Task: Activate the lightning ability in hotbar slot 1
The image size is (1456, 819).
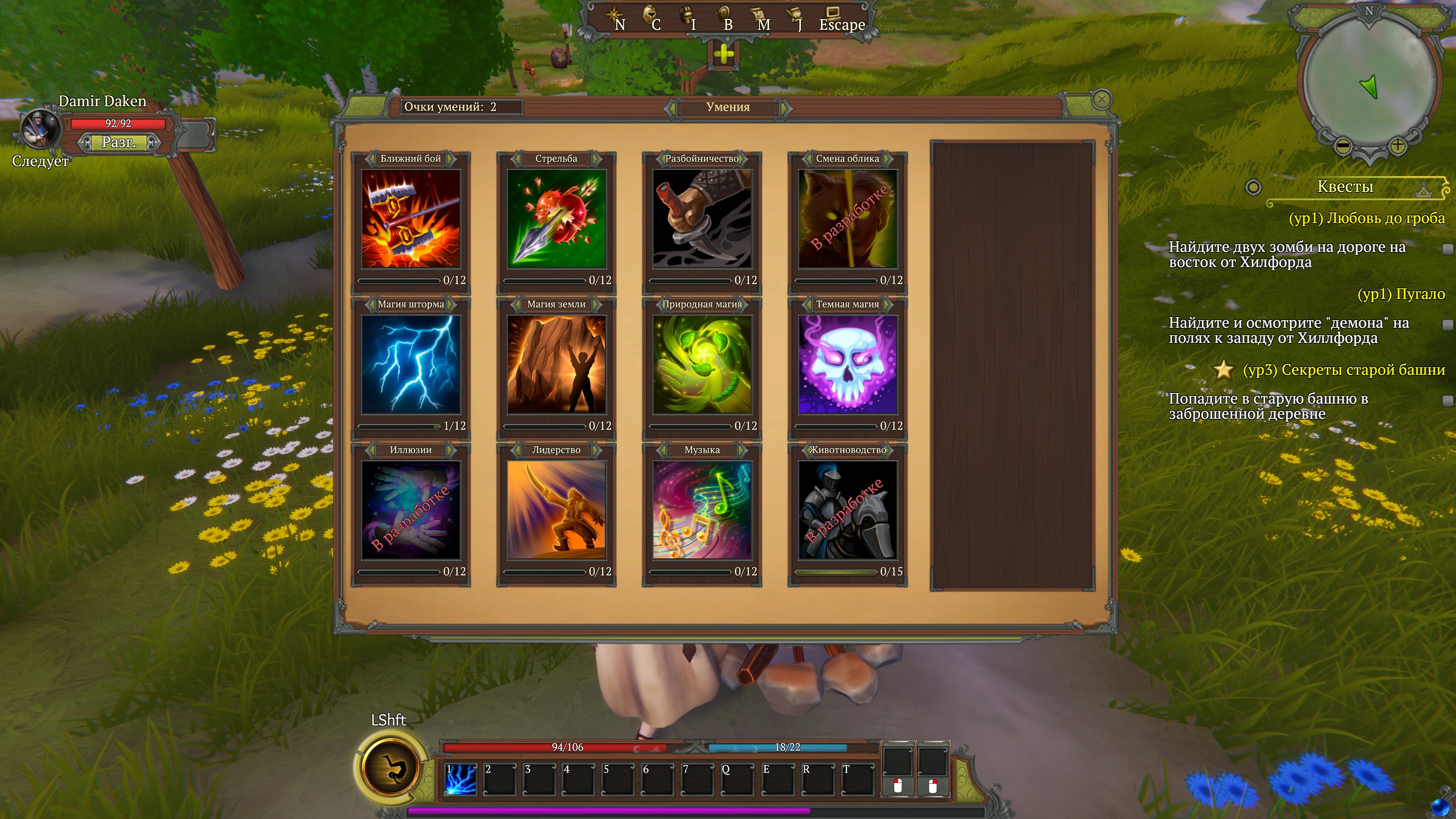Action: point(461,780)
